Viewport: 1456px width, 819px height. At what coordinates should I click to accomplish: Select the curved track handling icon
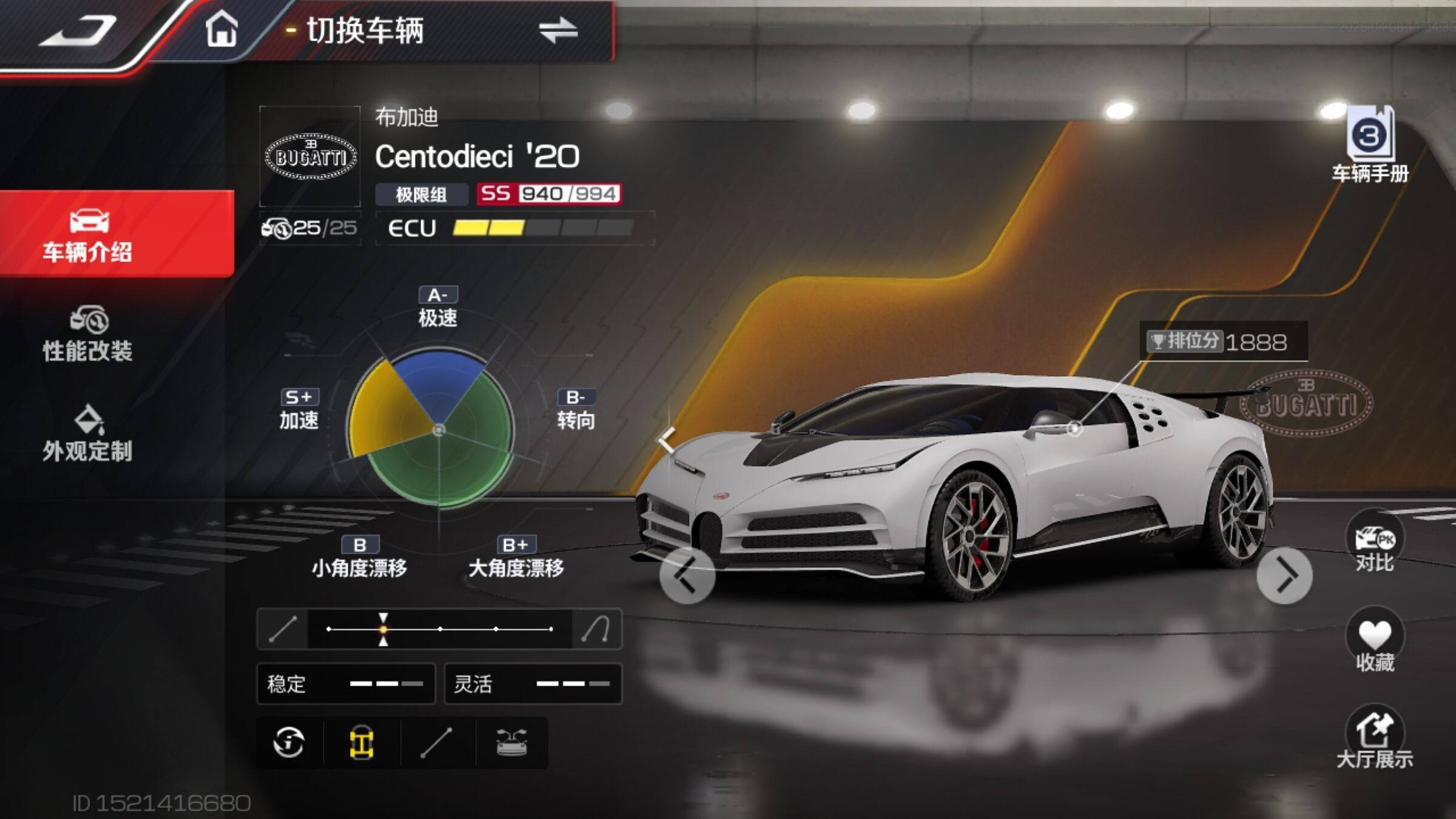pos(596,629)
